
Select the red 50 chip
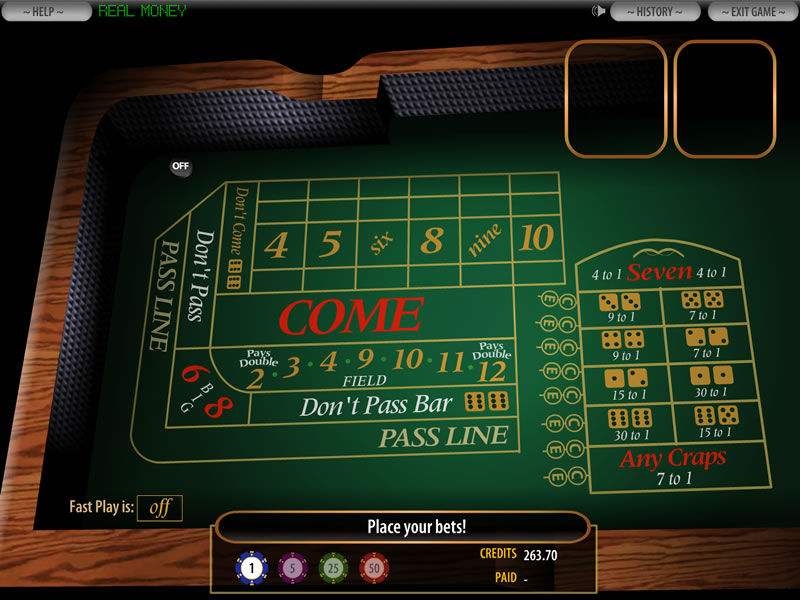[x=375, y=568]
